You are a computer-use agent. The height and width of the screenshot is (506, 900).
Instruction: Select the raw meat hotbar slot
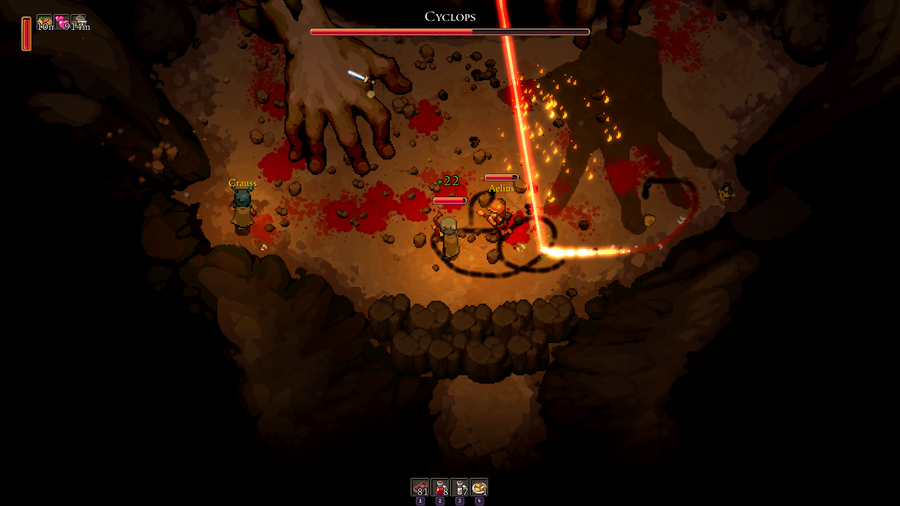click(420, 487)
